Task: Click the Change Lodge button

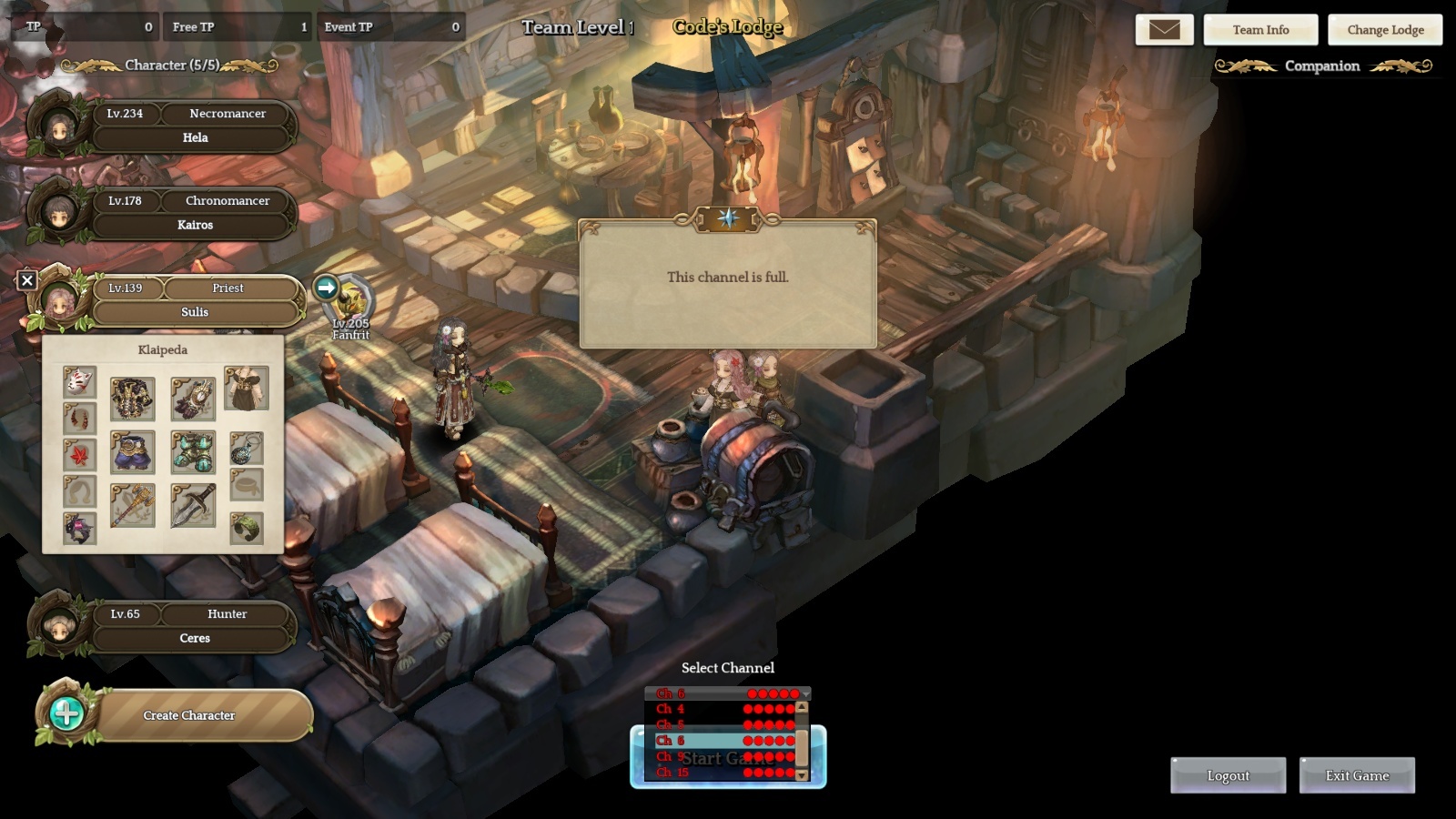Action: tap(1385, 30)
